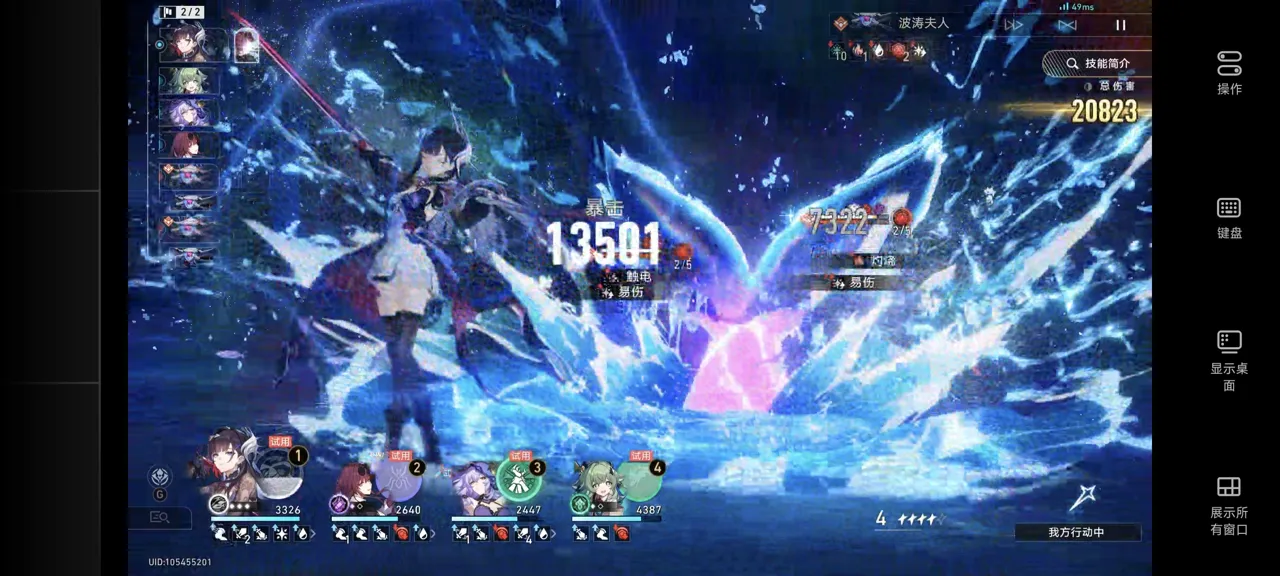Select the green-haired character in slot 4
The width and height of the screenshot is (1280, 576).
pos(594,485)
